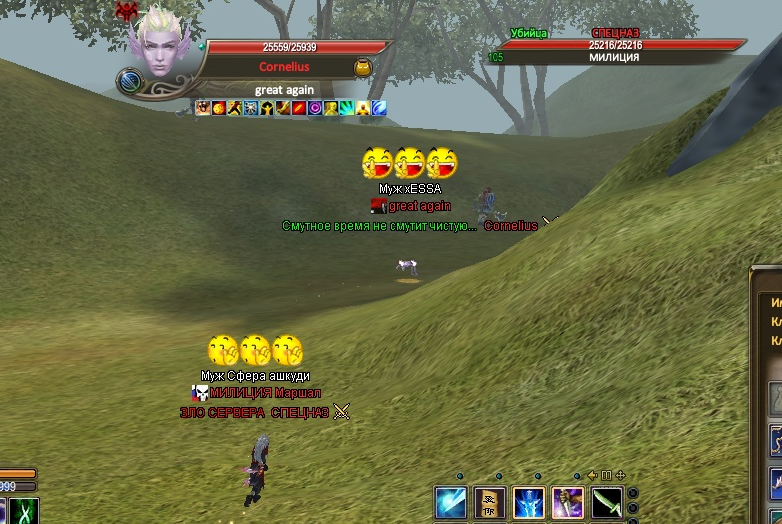Click the hotbar's two-bar toggle button
The height and width of the screenshot is (524, 782).
606,475
